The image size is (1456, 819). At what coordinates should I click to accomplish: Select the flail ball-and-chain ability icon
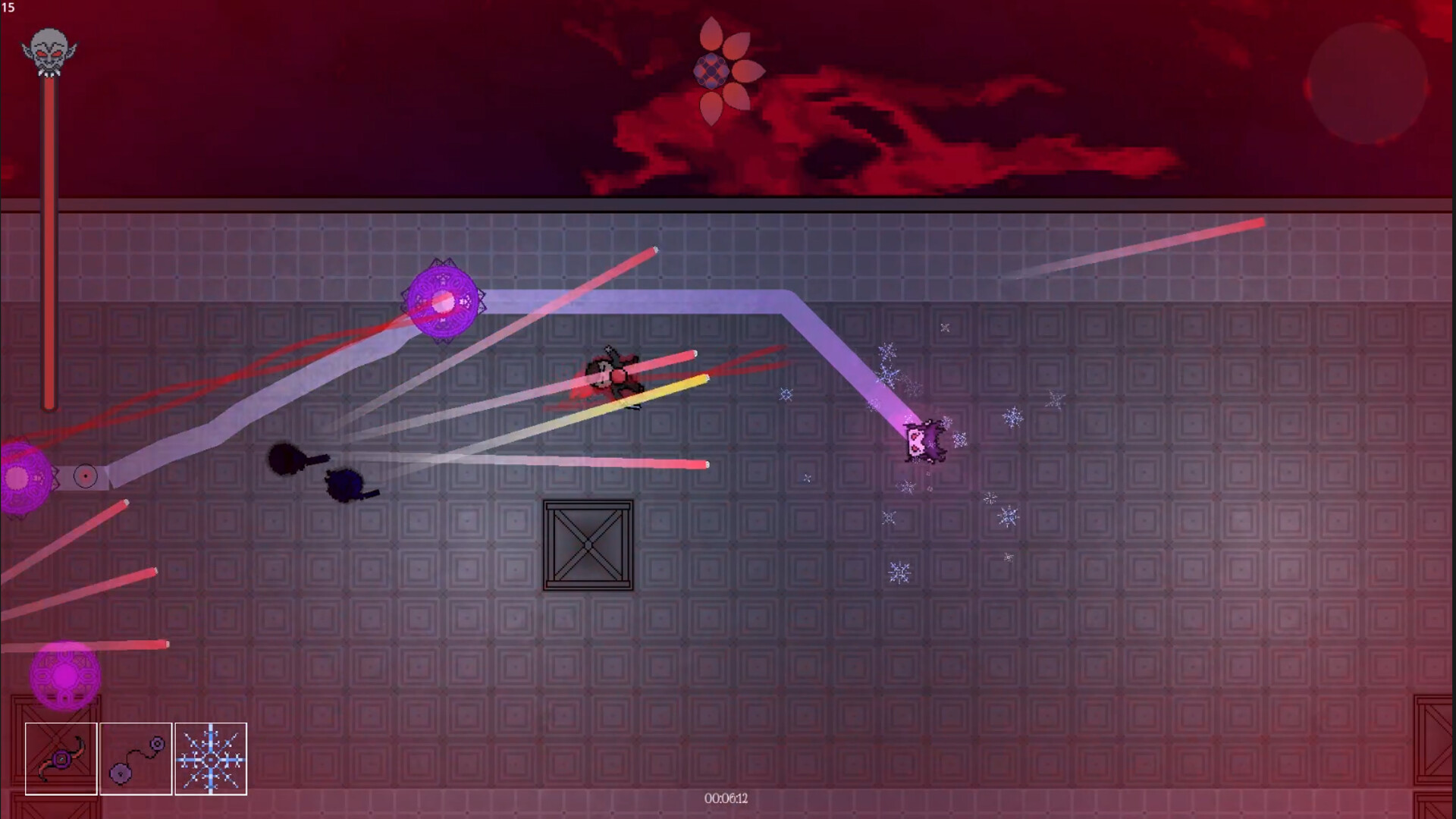[x=136, y=759]
